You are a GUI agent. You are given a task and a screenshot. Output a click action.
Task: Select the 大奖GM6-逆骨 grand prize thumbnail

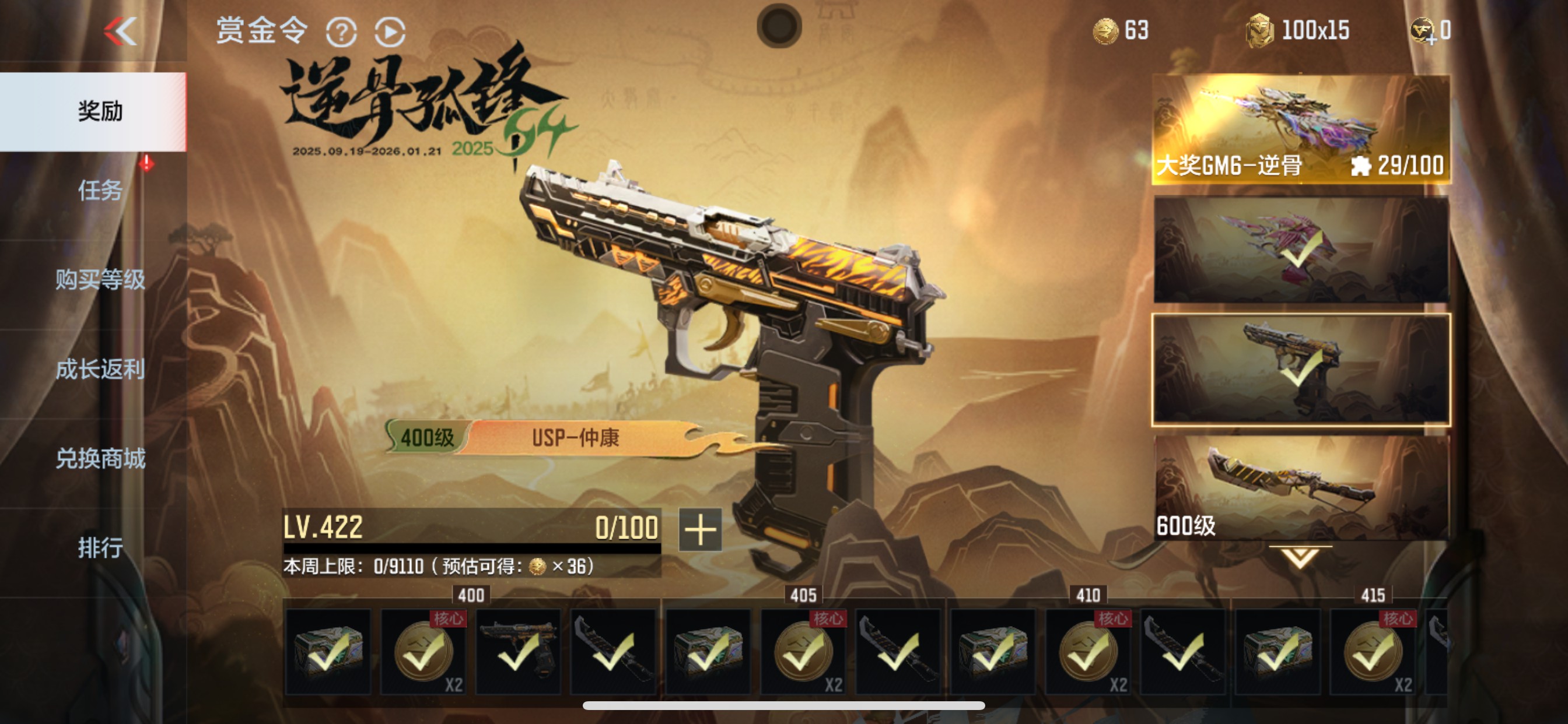tap(1301, 129)
